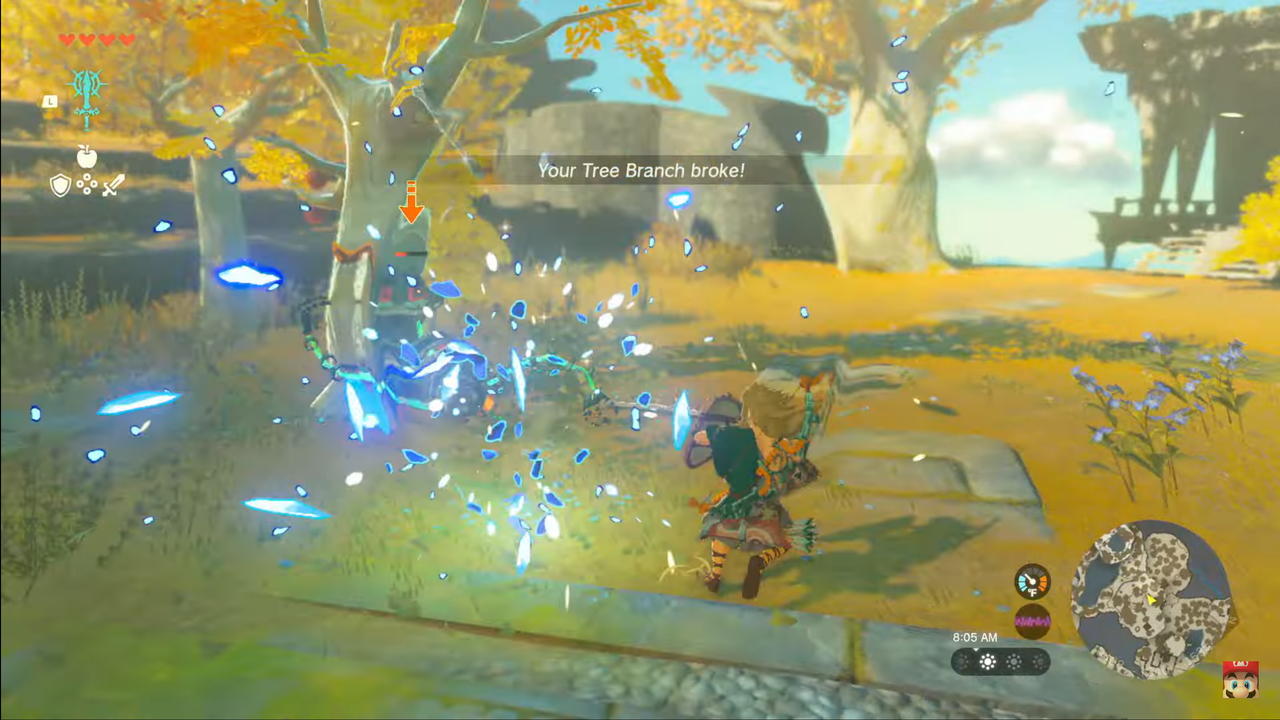Select the sun icon in the weather forecast
1280x720 pixels.
pos(988,661)
